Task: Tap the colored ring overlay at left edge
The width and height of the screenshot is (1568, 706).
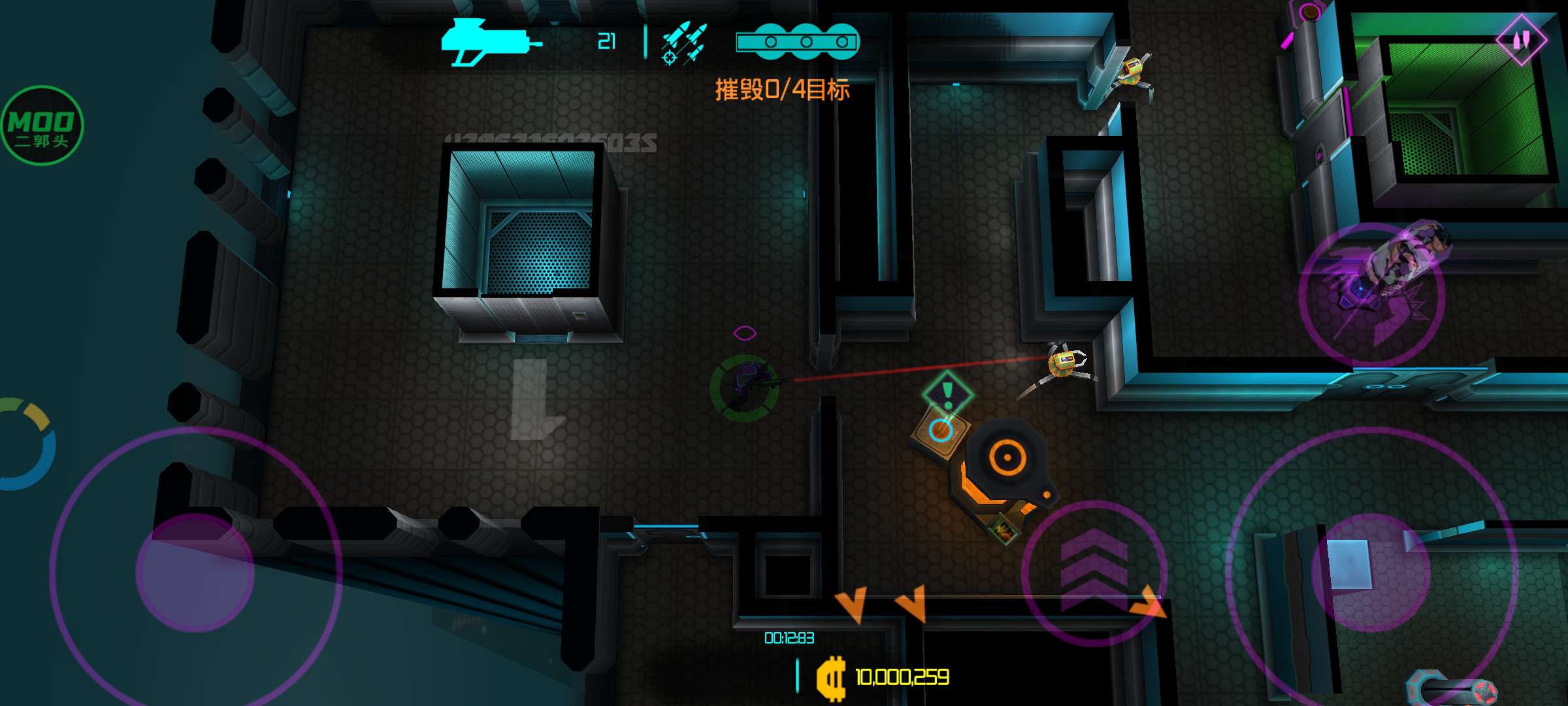Action: tap(26, 445)
